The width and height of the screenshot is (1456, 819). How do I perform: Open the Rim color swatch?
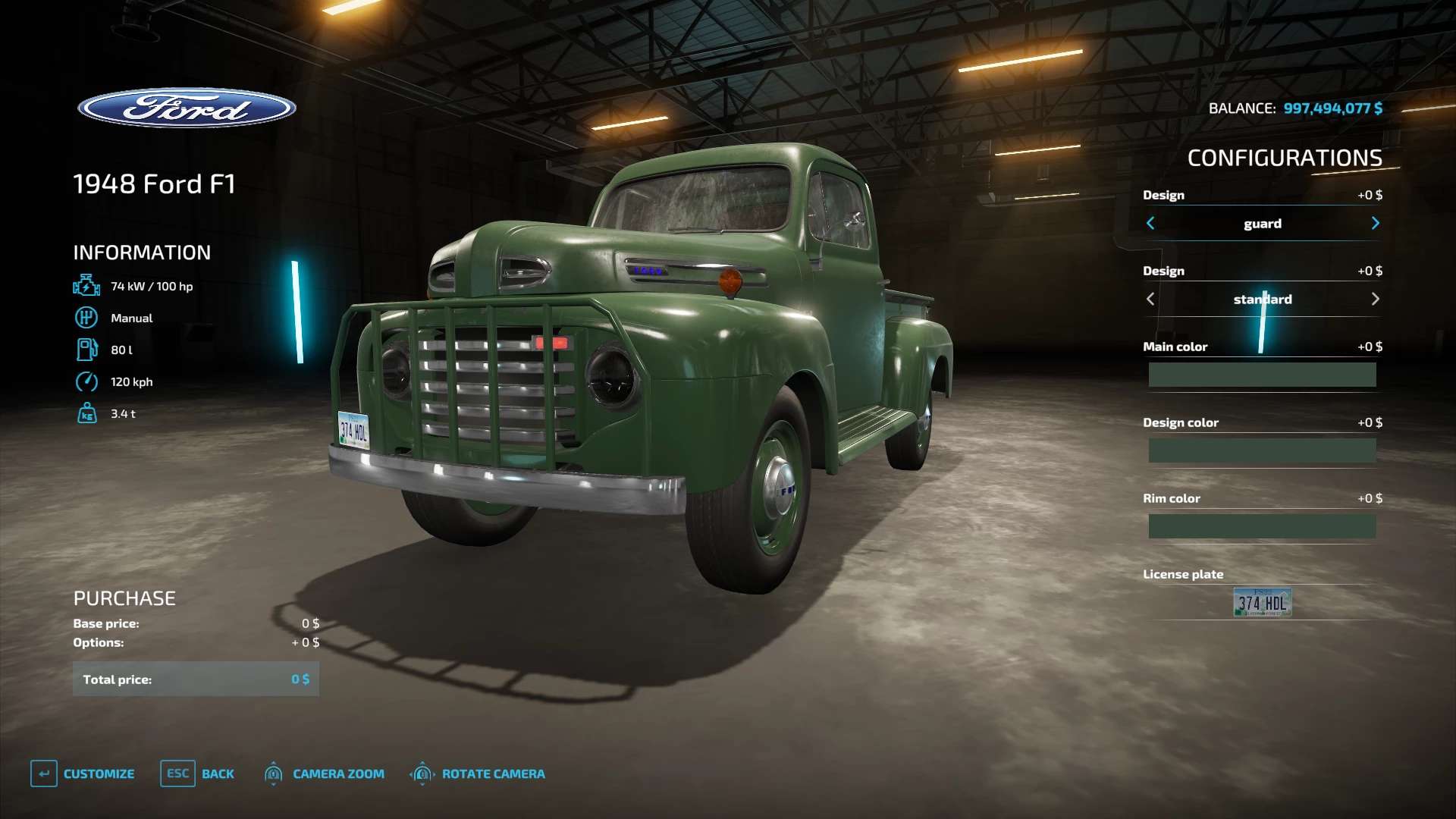[1262, 526]
